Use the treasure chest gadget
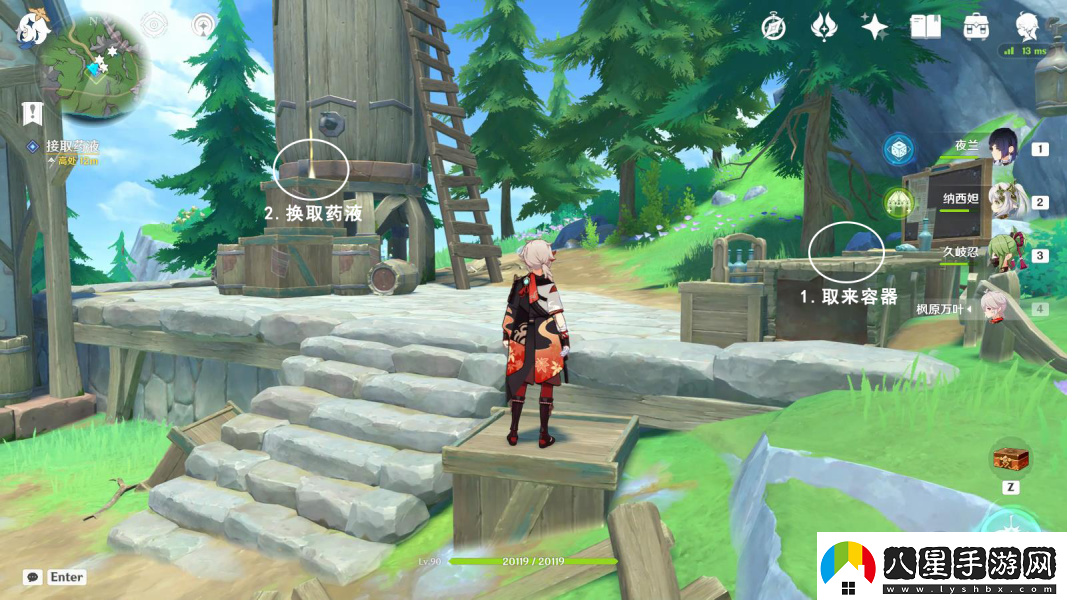1067x600 pixels. tap(1010, 459)
